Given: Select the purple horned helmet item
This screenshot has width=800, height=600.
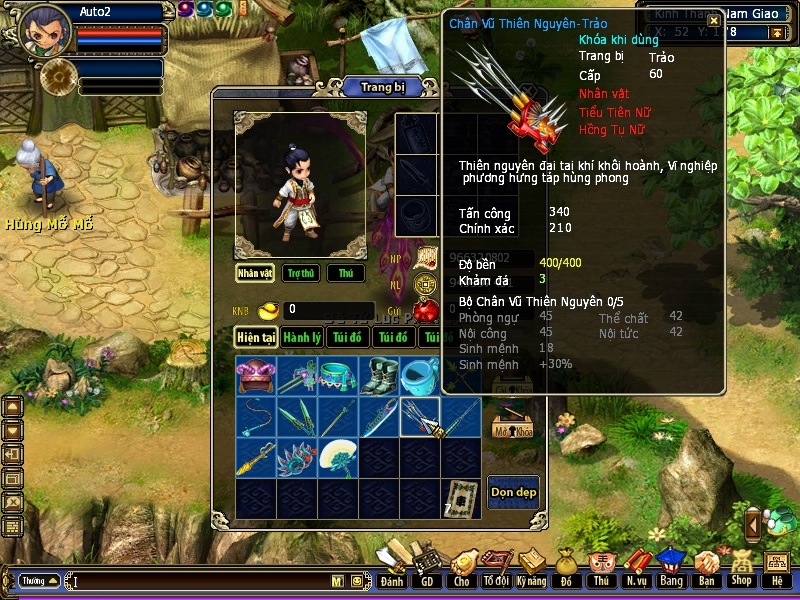Looking at the screenshot, I should [256, 376].
